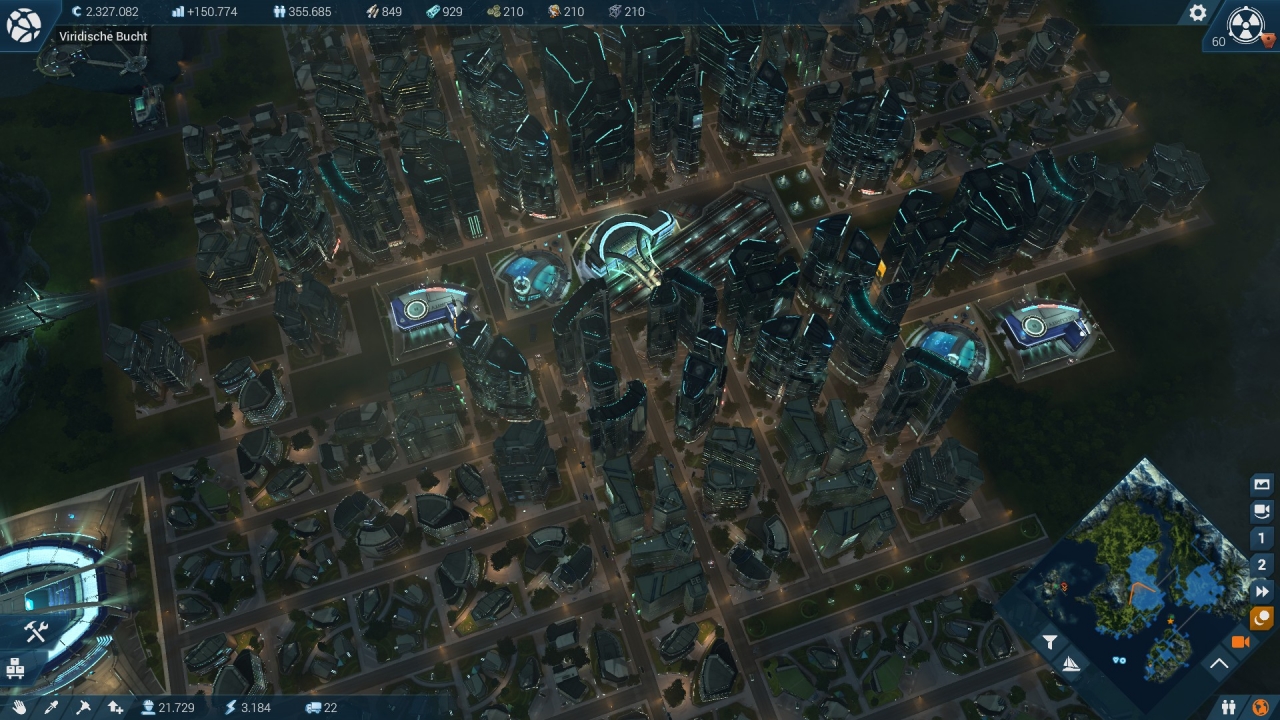Screen dimensions: 1280x720
Task: Choose the demolish tool
Action: 83,707
